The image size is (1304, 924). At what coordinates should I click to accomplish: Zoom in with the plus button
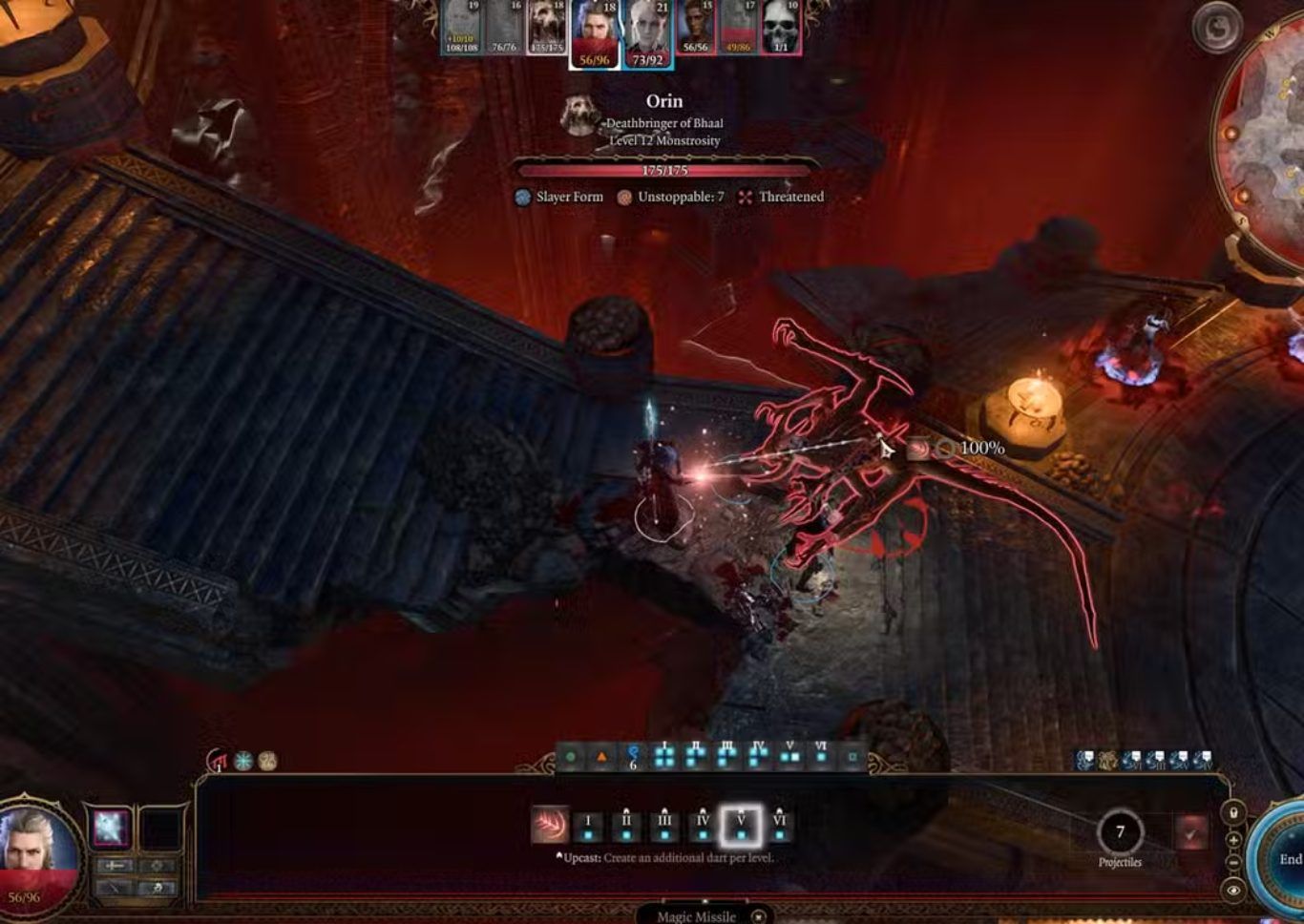pos(1233,840)
